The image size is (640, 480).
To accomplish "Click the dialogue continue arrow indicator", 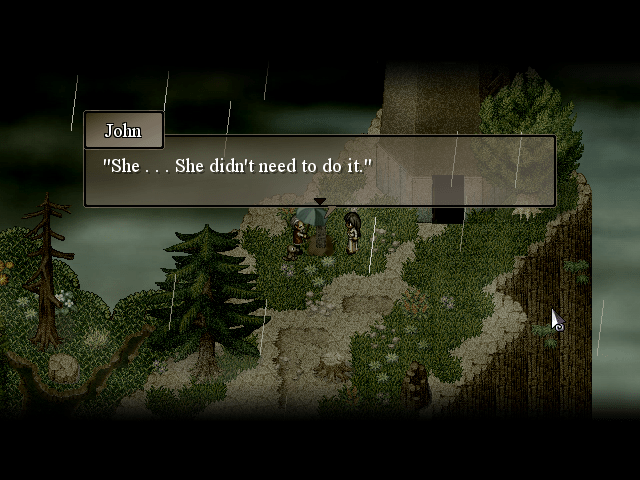I will [319, 202].
